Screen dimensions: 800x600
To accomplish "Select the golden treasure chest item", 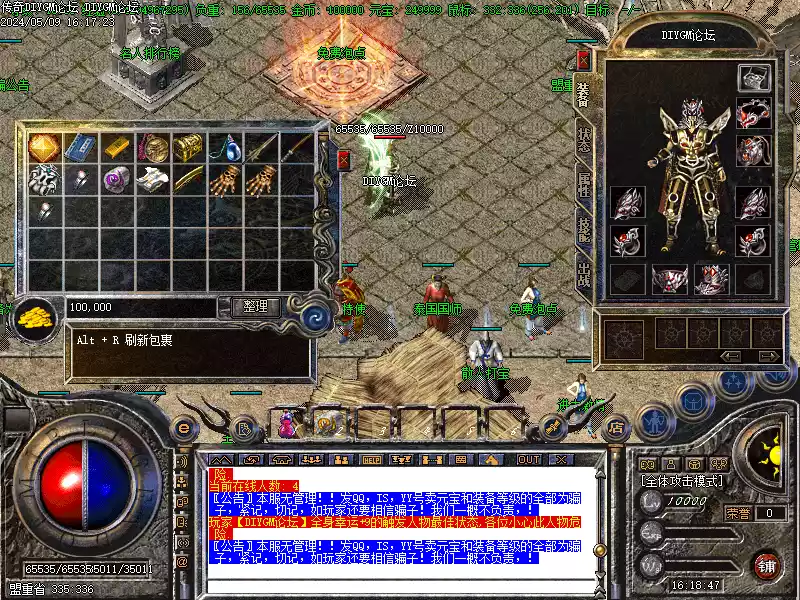I will [188, 148].
